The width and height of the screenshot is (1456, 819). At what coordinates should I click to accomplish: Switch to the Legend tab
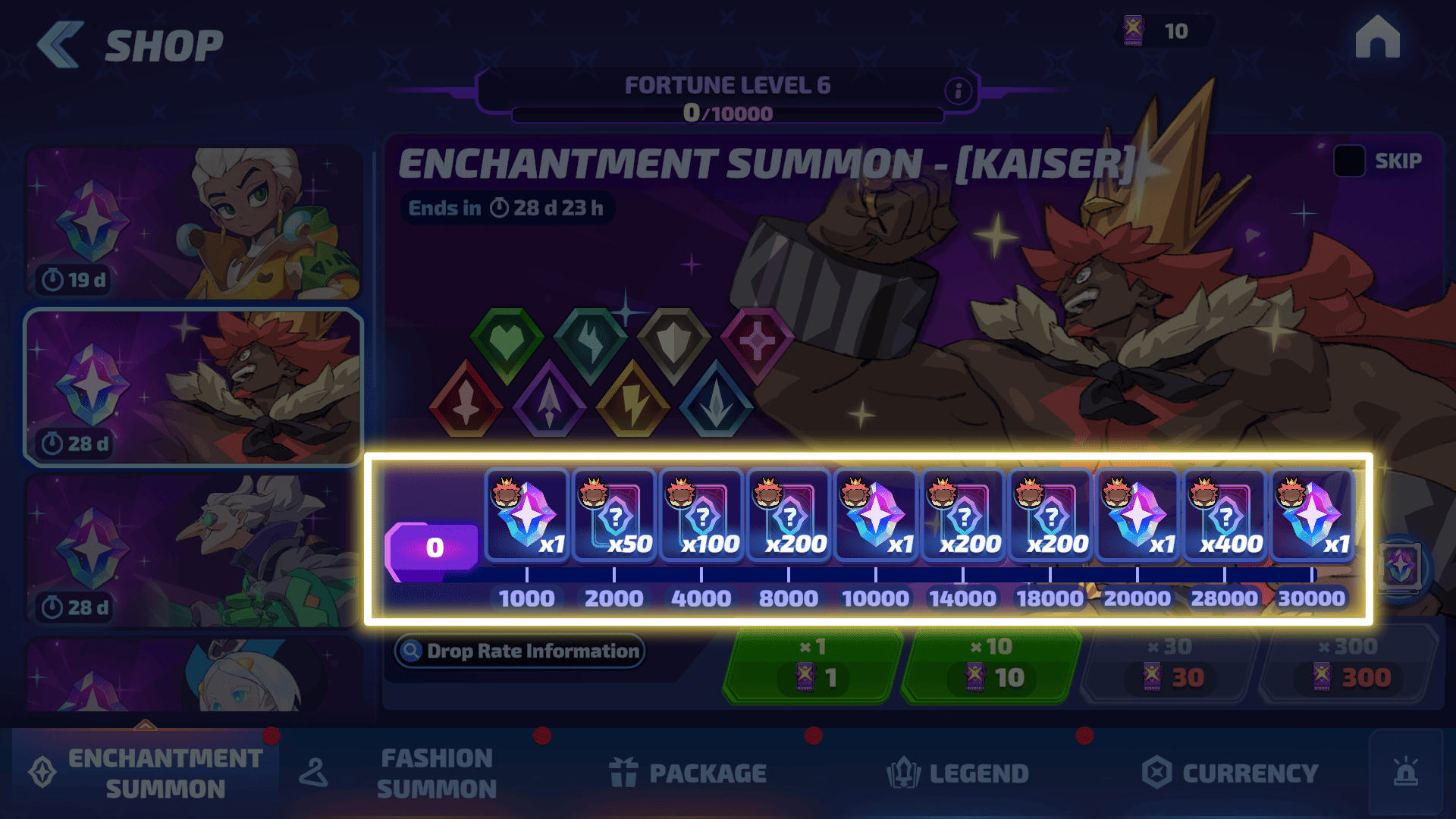click(x=958, y=773)
